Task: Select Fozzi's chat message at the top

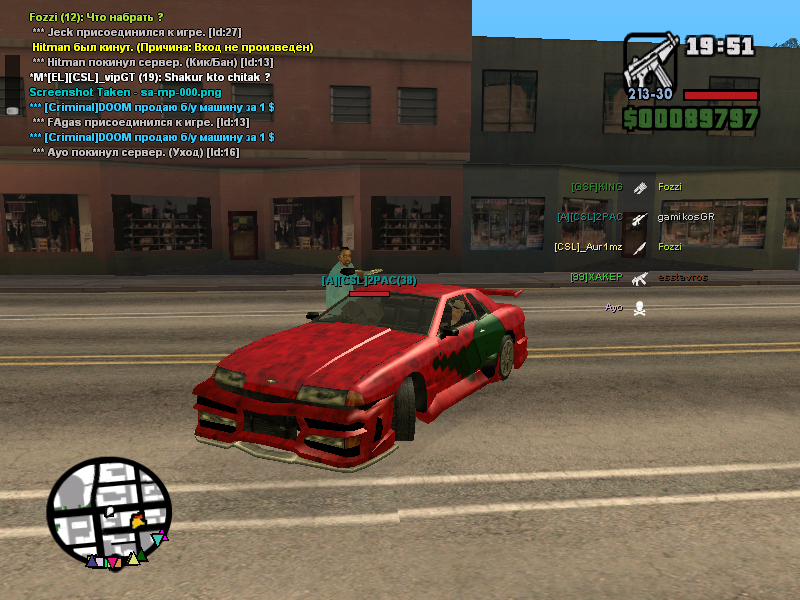Action: click(x=96, y=17)
